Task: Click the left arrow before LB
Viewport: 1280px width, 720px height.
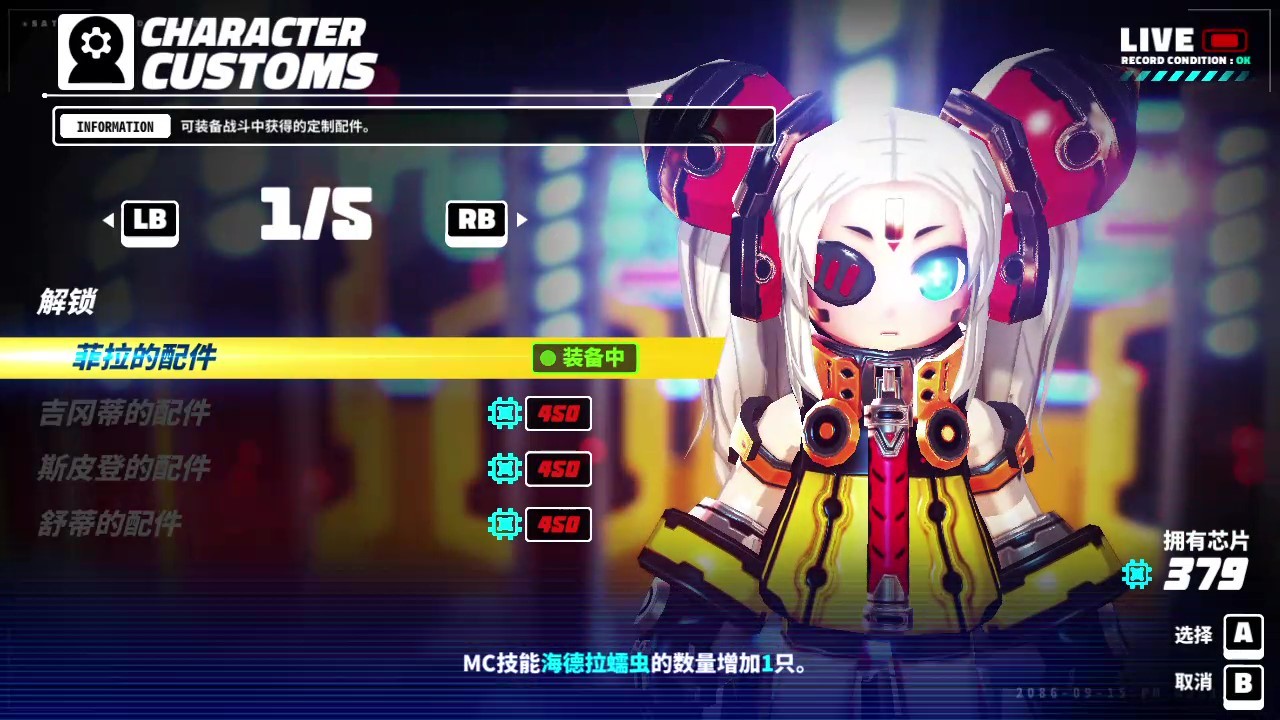Action: [107, 221]
